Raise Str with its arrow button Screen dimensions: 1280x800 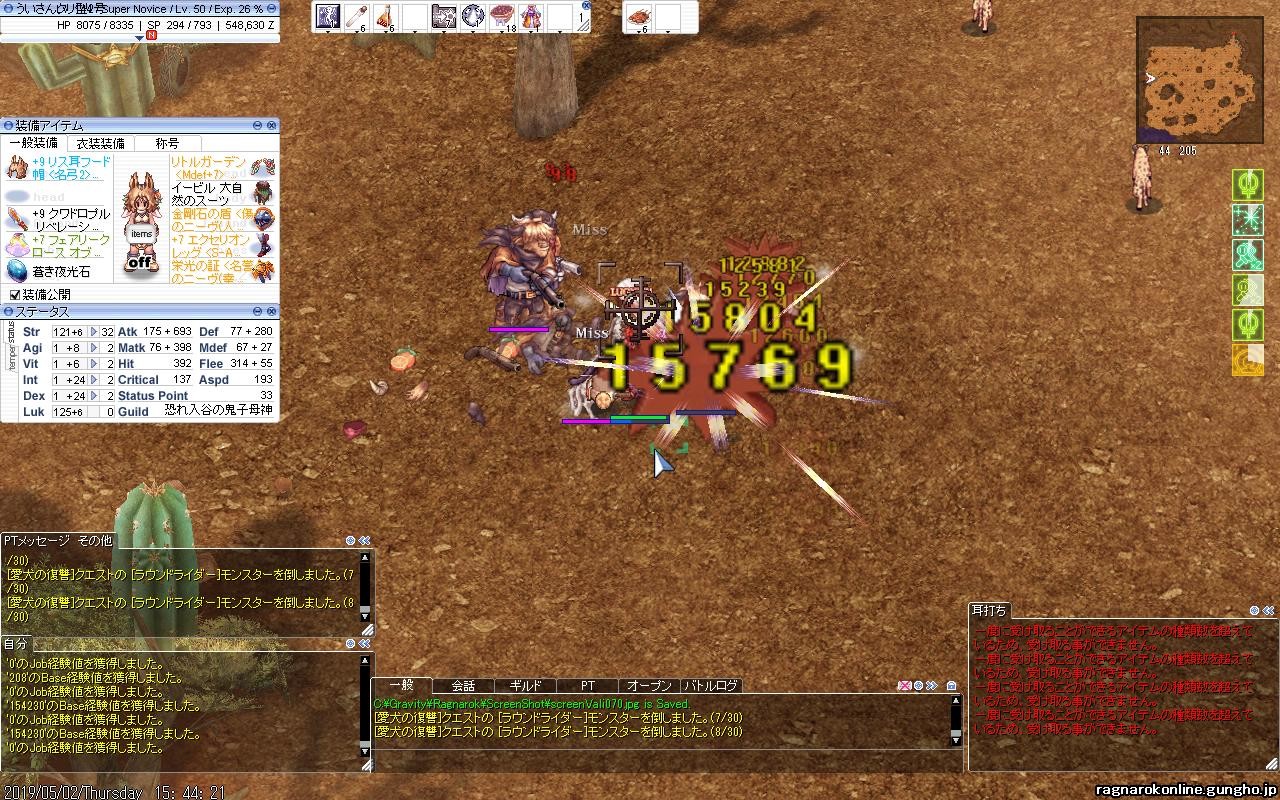tap(94, 332)
